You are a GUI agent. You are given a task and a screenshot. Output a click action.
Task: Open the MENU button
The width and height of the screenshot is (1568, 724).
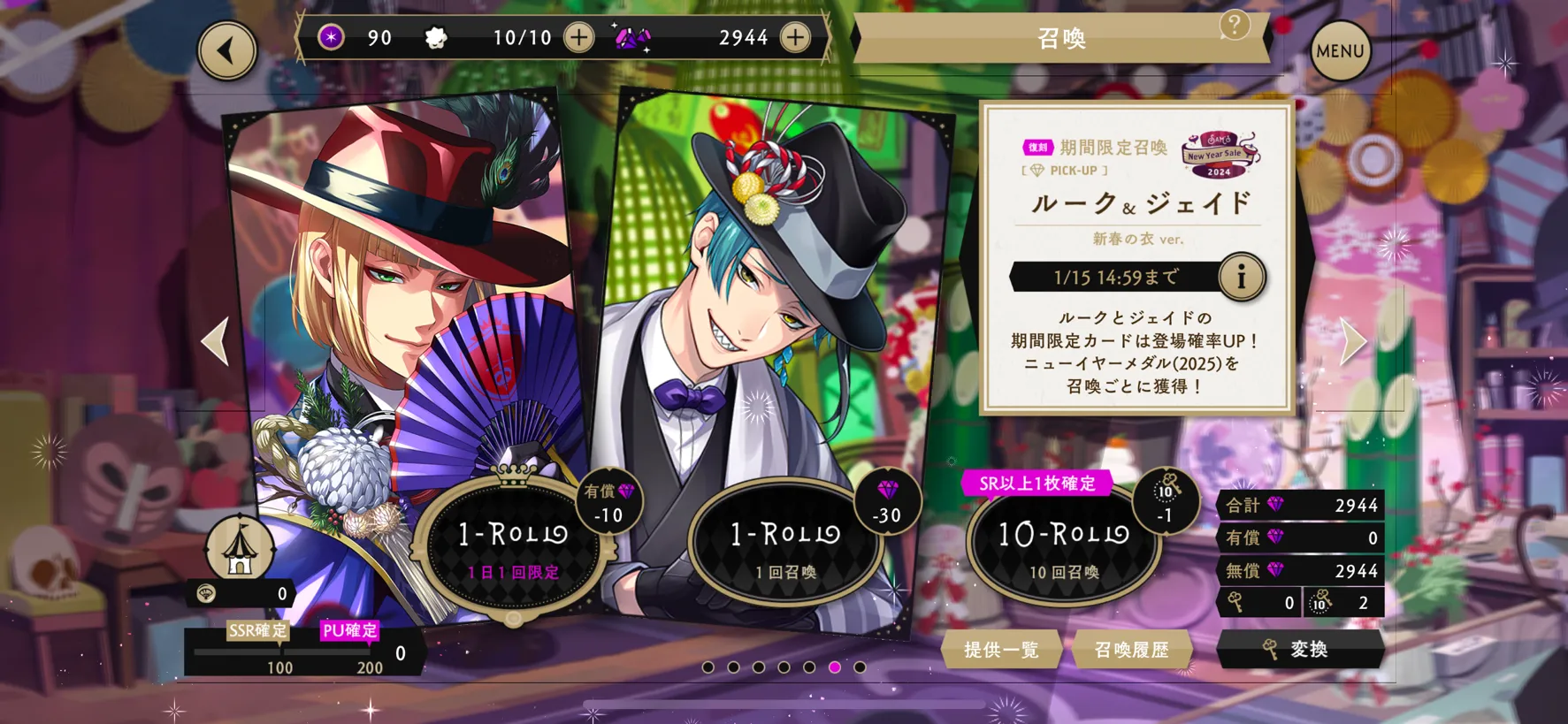(1339, 51)
